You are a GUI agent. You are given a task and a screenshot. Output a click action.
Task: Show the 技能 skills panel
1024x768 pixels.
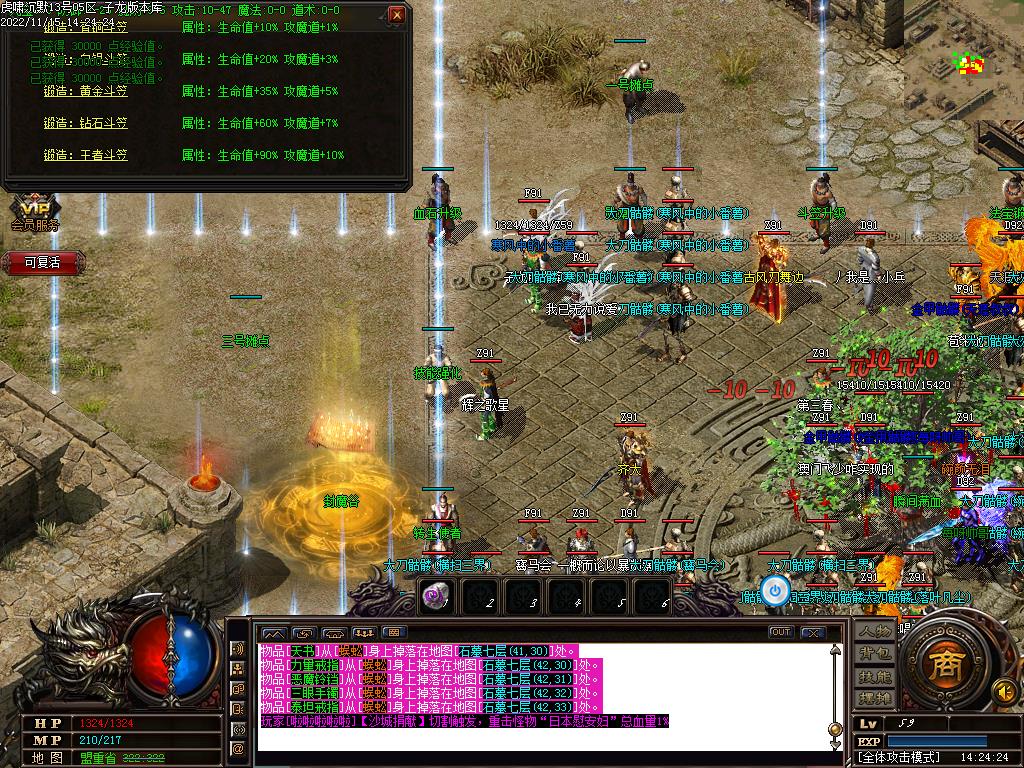875,676
